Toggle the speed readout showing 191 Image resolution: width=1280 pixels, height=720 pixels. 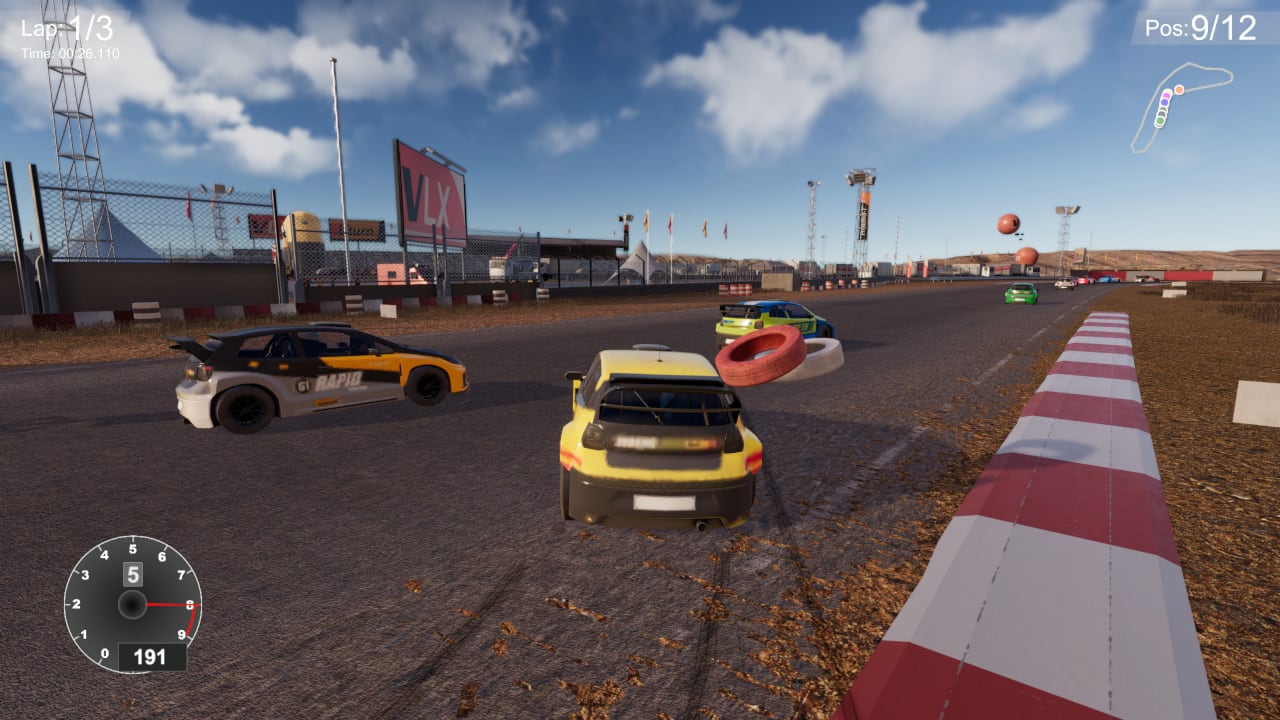(x=150, y=658)
